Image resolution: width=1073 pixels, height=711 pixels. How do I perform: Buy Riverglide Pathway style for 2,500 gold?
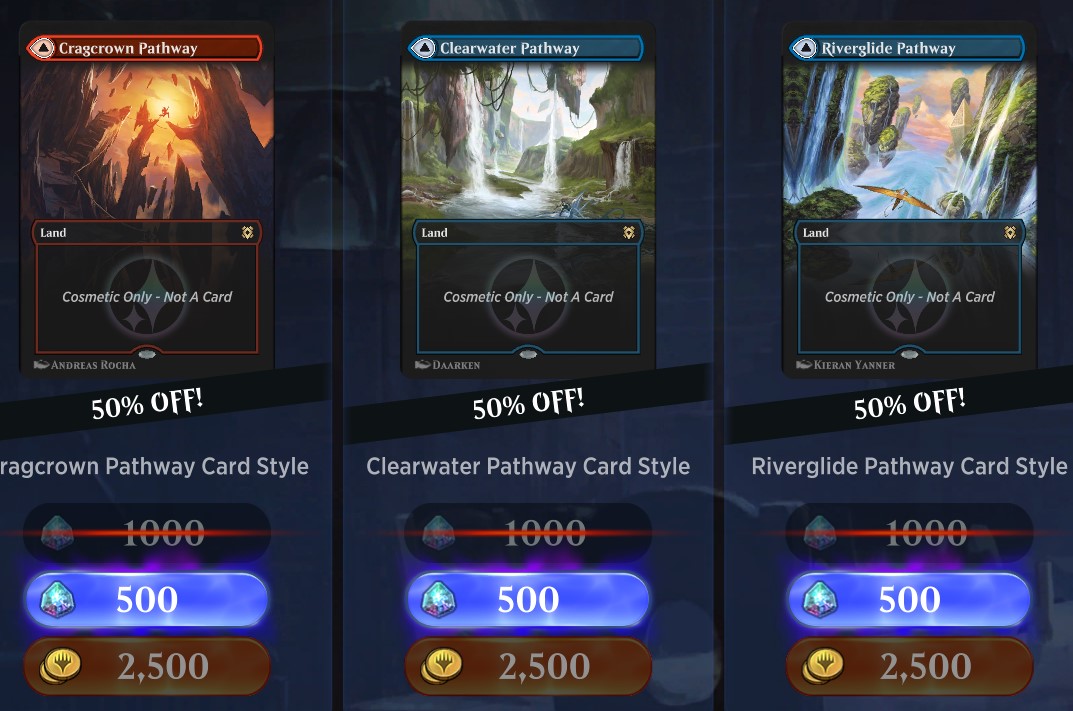pos(909,666)
